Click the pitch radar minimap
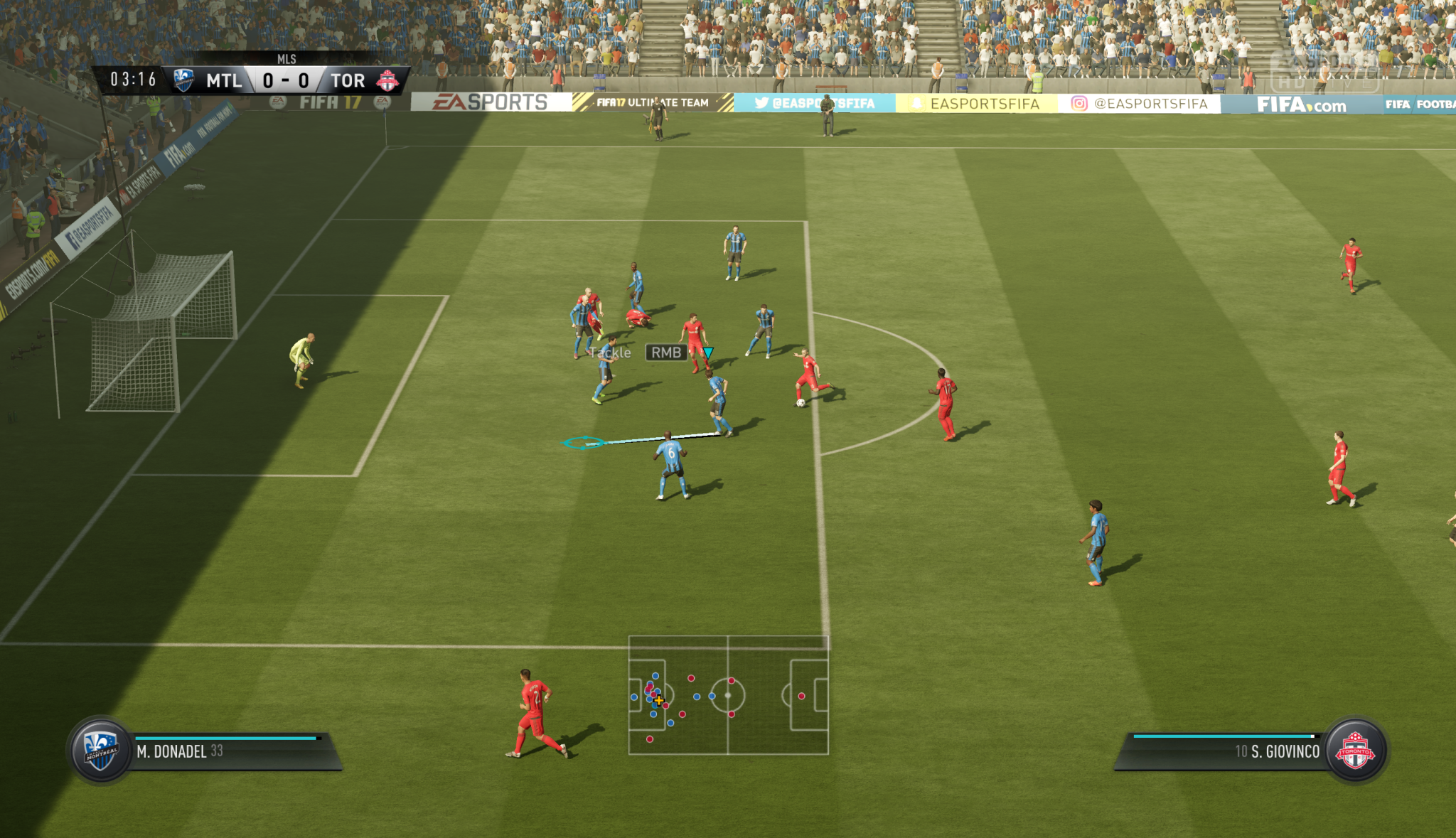1456x838 pixels. (728, 695)
